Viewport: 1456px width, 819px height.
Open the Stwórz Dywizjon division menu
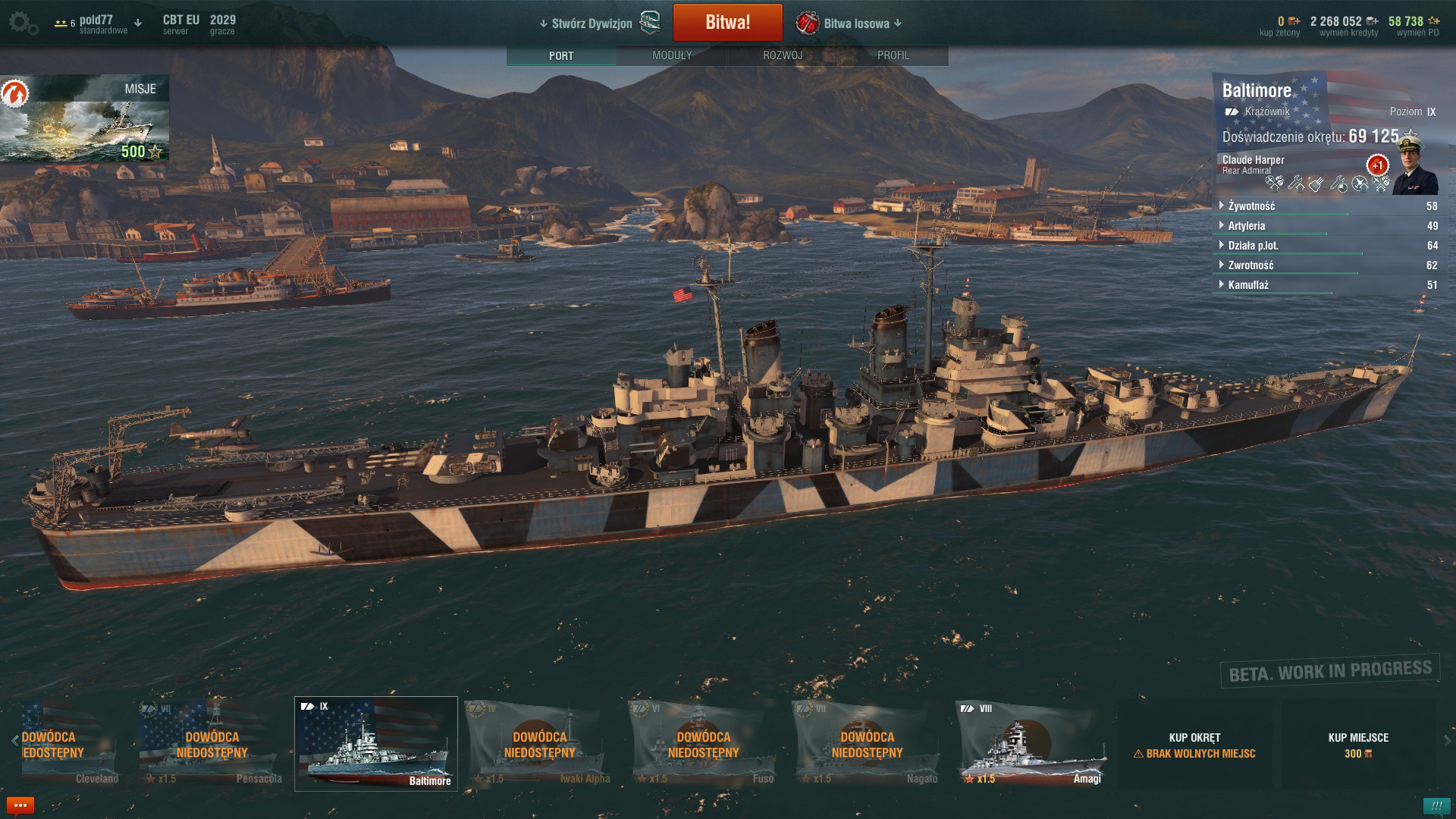[592, 24]
